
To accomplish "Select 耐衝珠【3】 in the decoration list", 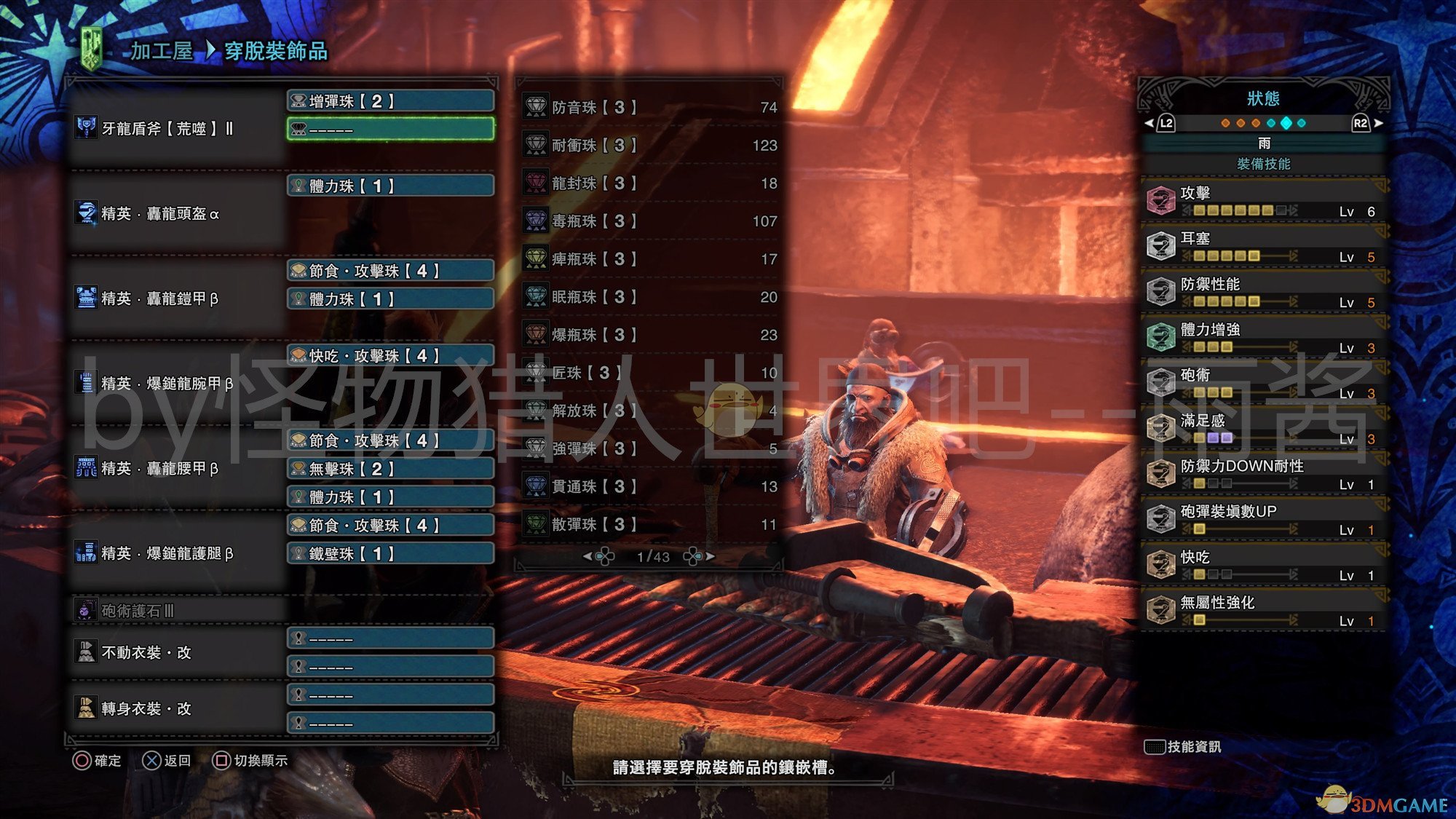I will tap(649, 146).
